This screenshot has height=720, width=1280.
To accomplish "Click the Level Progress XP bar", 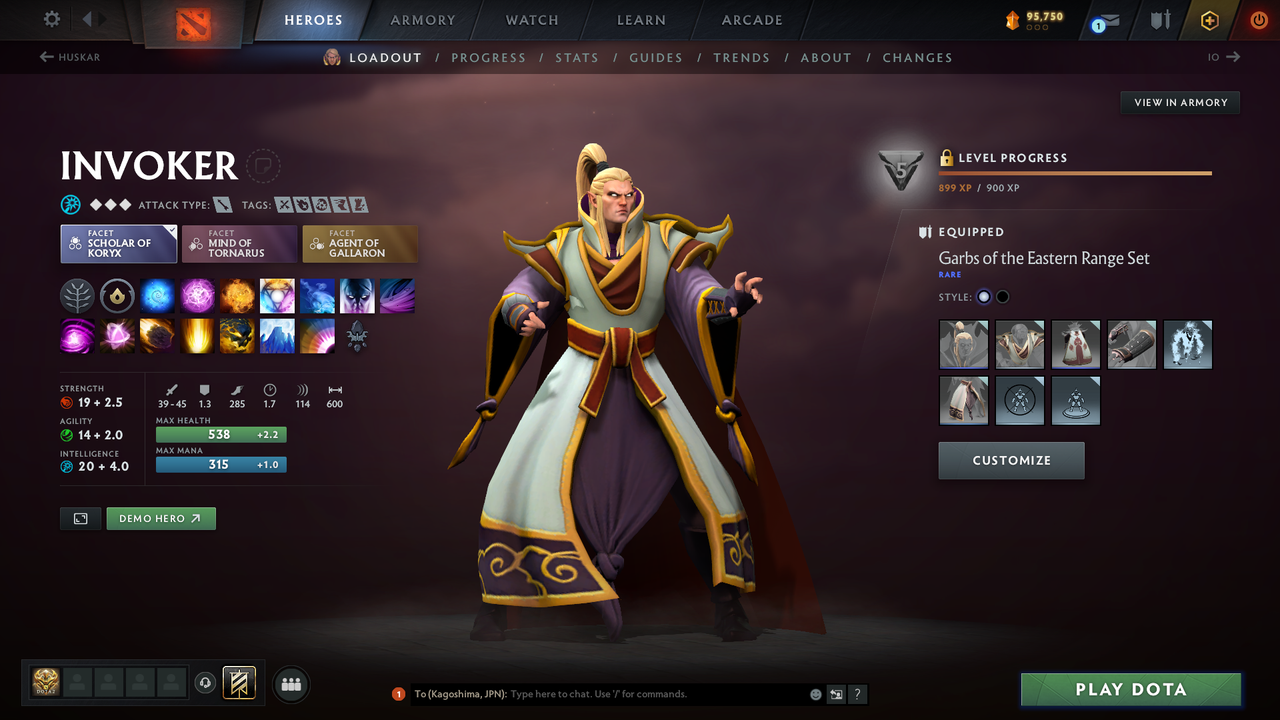I will tap(1075, 172).
